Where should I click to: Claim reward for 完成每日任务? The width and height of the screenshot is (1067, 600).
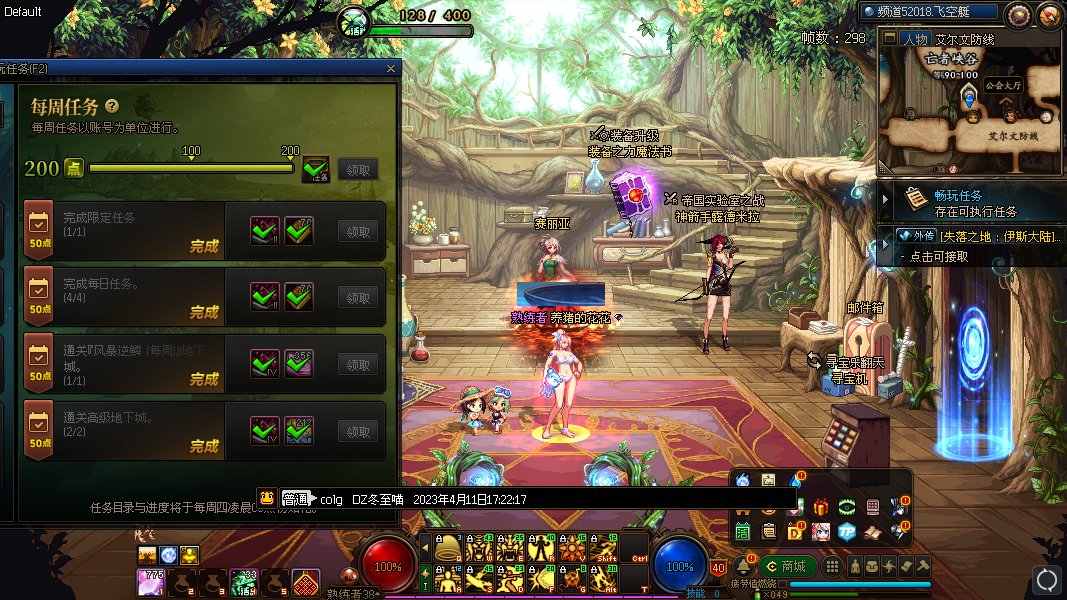click(x=358, y=297)
